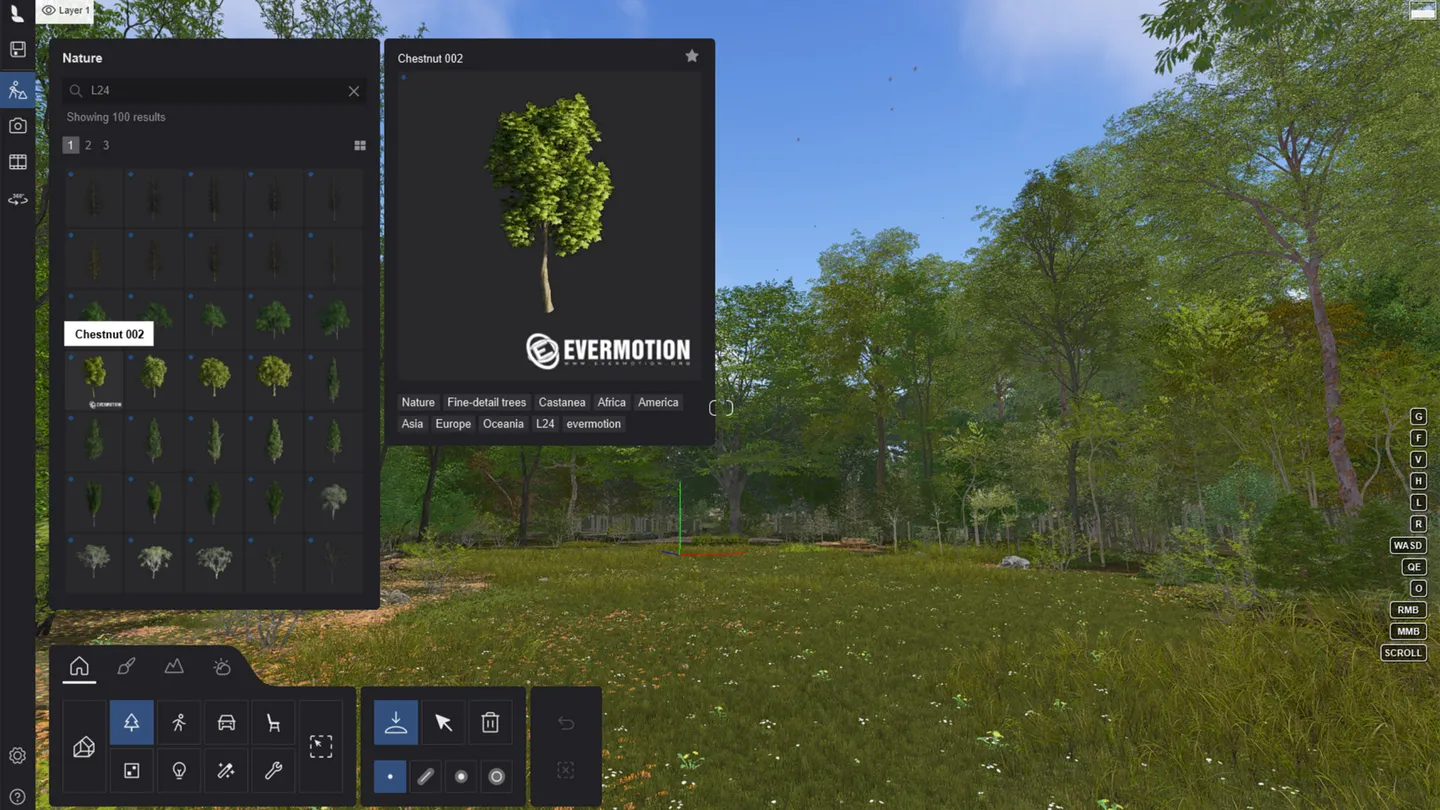Screen dimensions: 1440x810
Task: Select the evermotion tag
Action: pyautogui.click(x=593, y=424)
